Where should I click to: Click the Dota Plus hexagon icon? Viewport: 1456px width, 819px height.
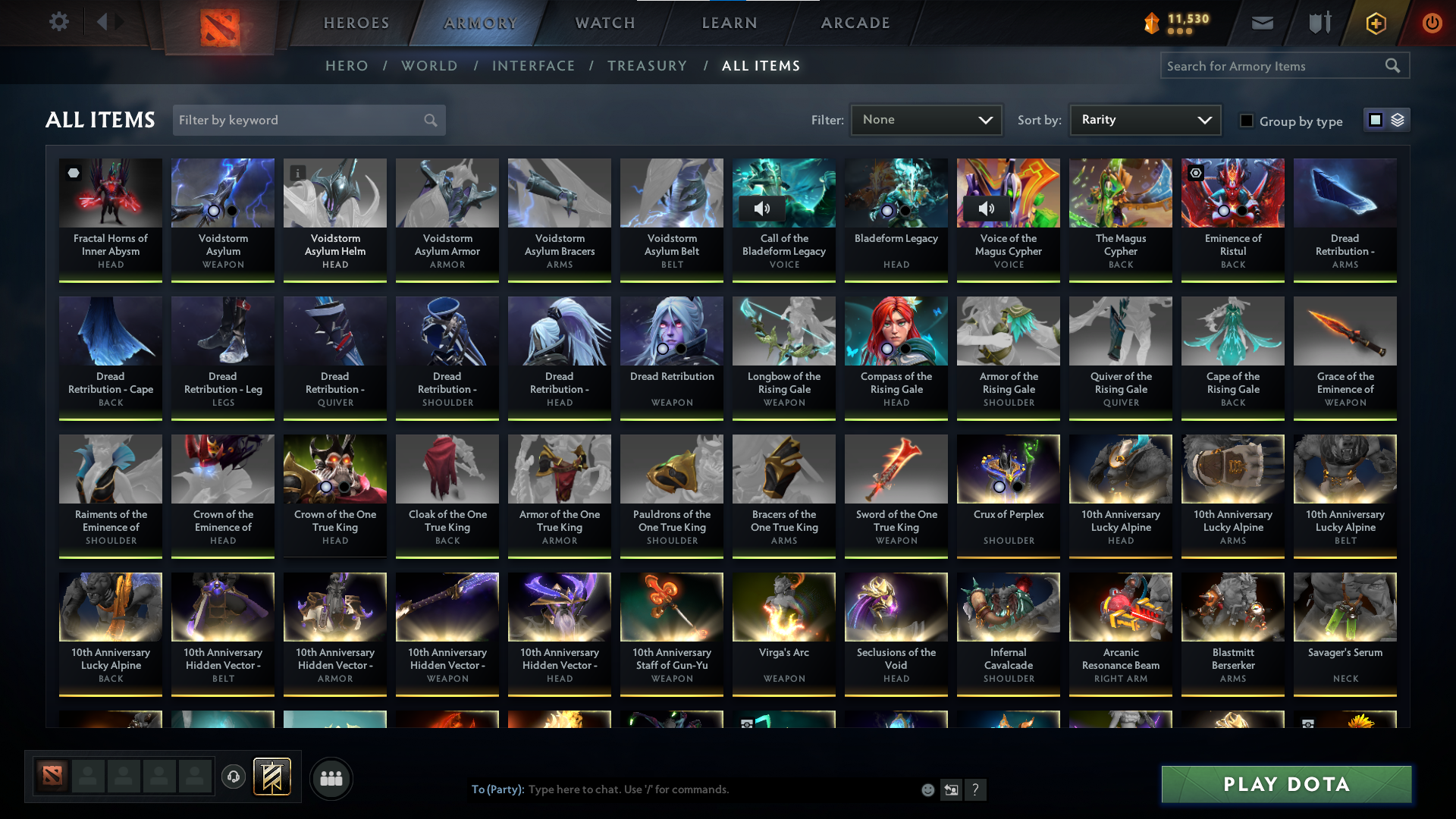pos(1375,23)
